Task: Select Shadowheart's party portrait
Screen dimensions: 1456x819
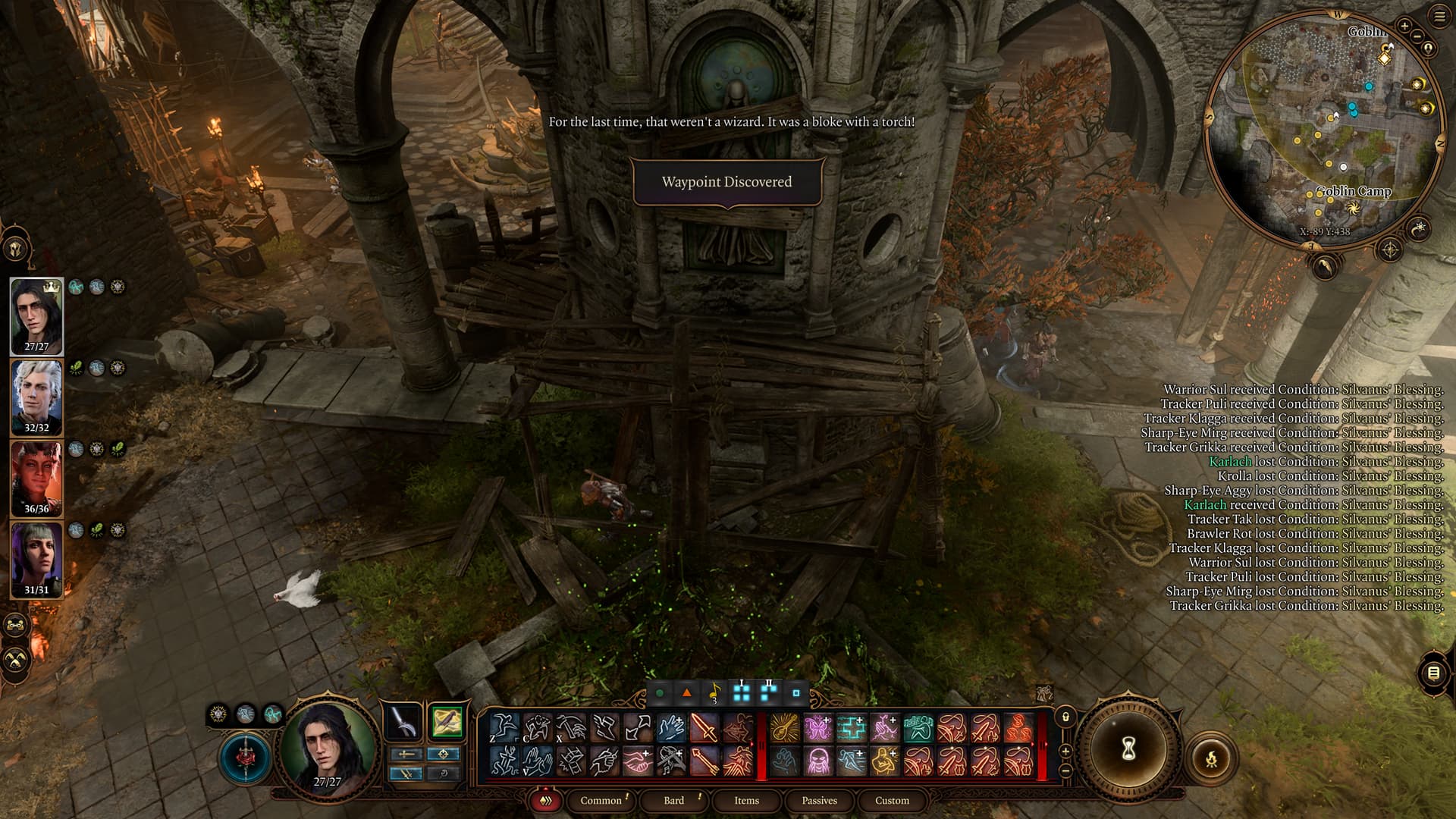Action: [36, 560]
